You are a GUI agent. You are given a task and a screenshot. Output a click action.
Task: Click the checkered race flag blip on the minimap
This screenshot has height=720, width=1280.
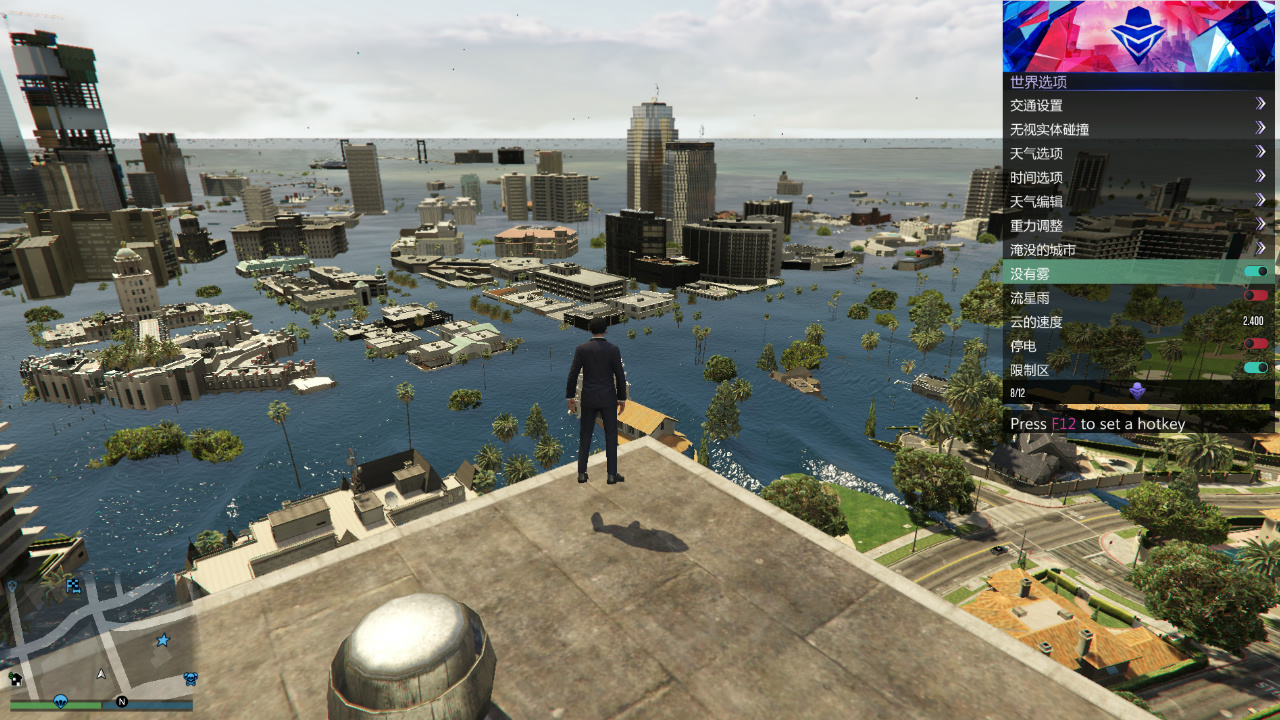[73, 588]
